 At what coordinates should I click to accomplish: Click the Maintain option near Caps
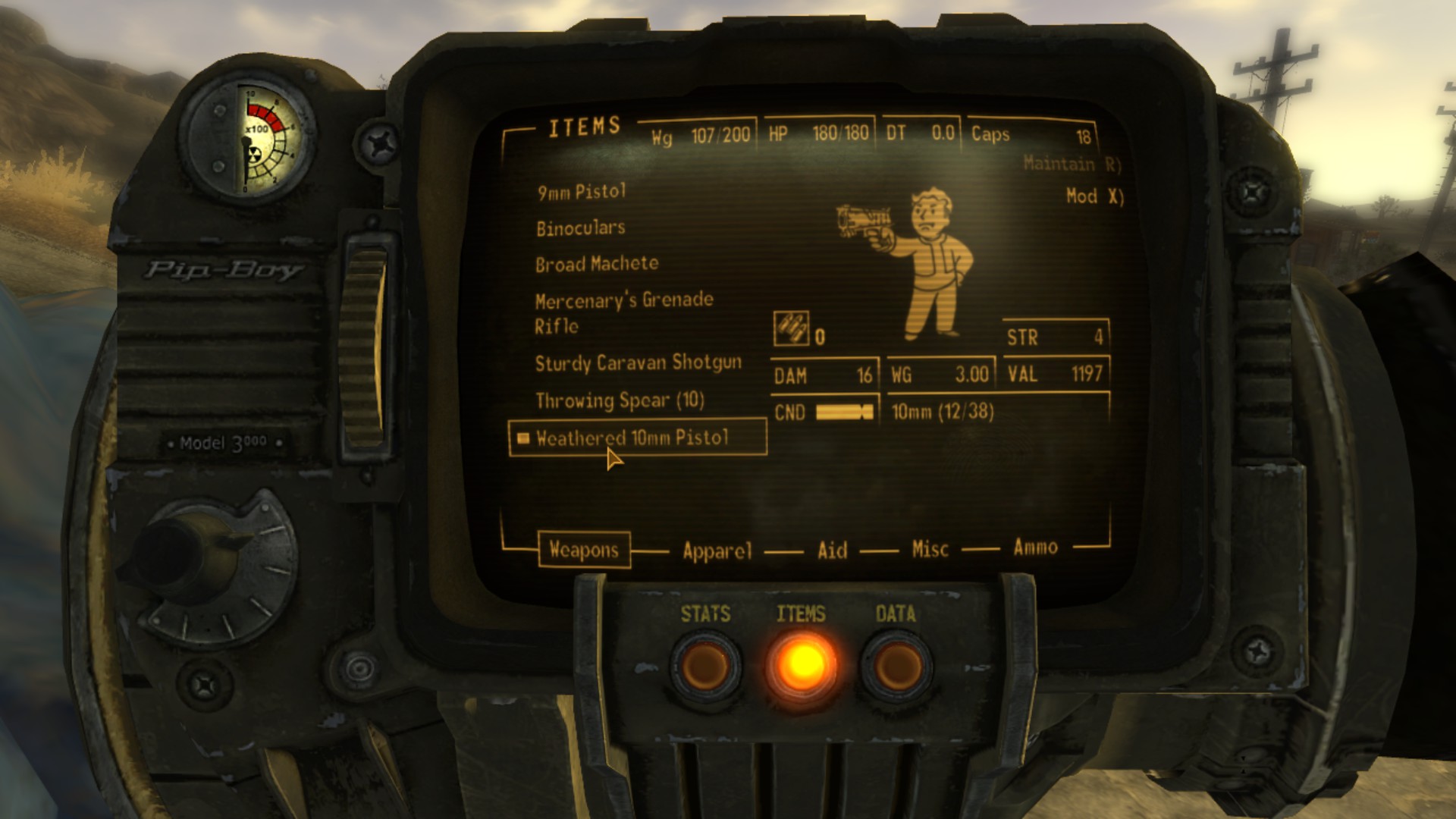point(1071,164)
